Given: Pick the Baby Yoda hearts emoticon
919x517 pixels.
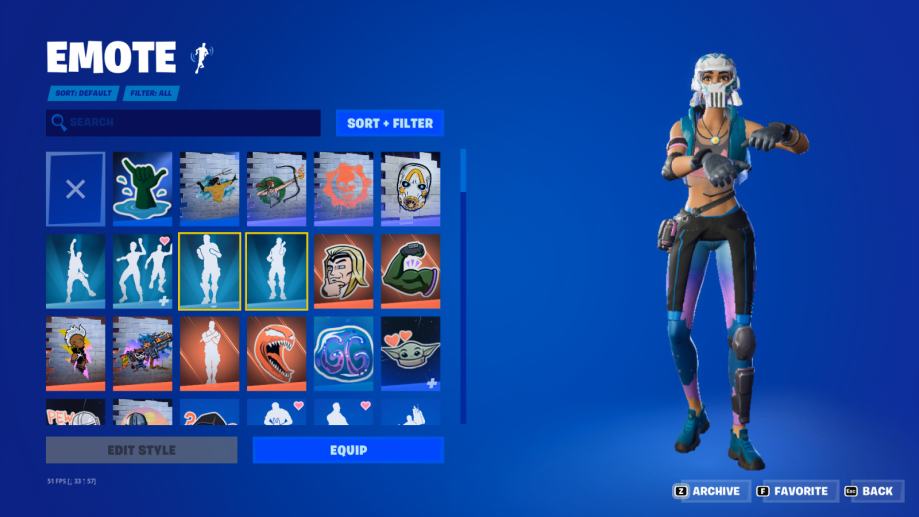Looking at the screenshot, I should click(410, 353).
